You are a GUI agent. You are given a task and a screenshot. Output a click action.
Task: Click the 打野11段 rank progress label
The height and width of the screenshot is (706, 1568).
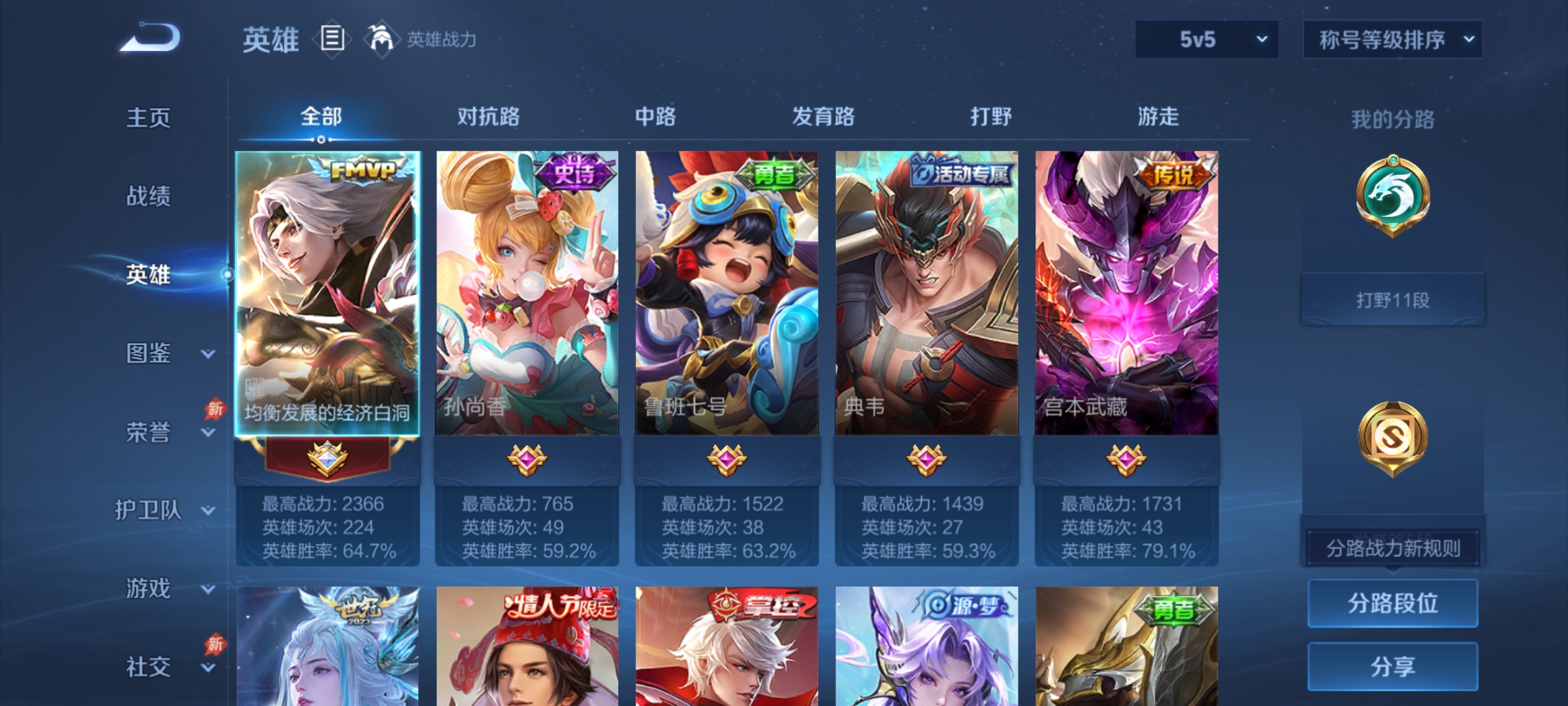[1393, 298]
